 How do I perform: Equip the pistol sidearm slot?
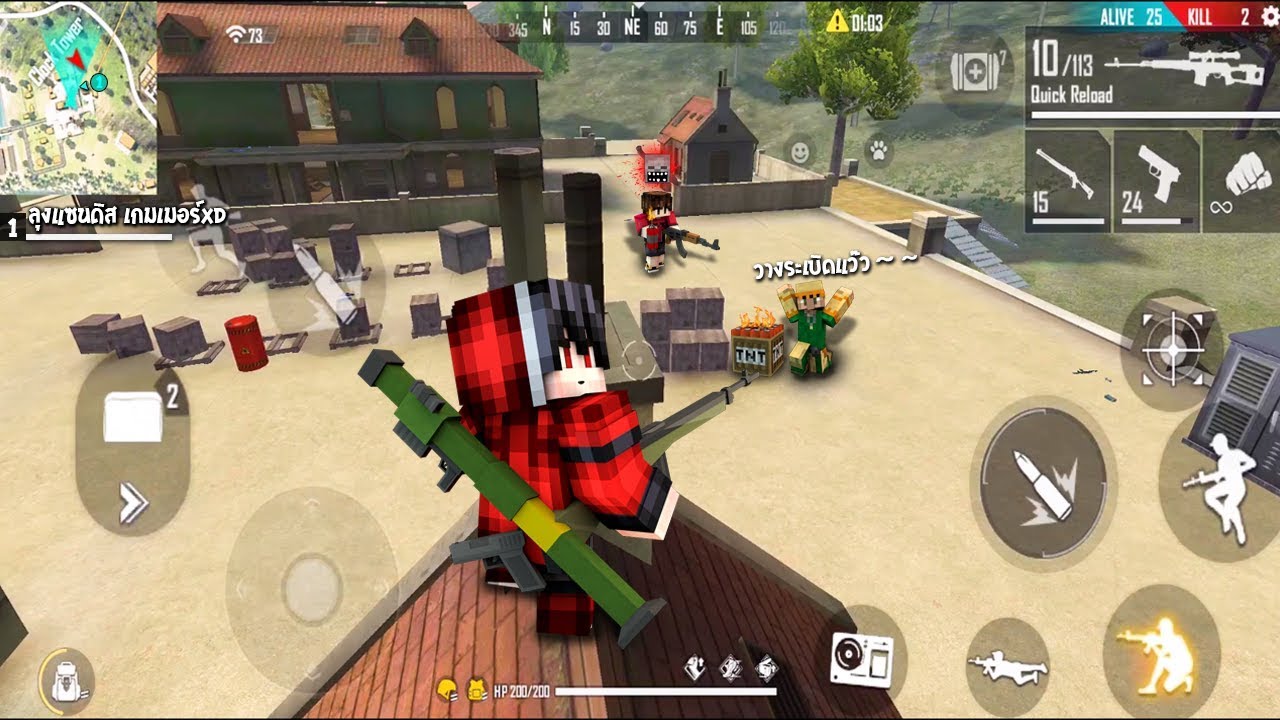pyautogui.click(x=1156, y=181)
